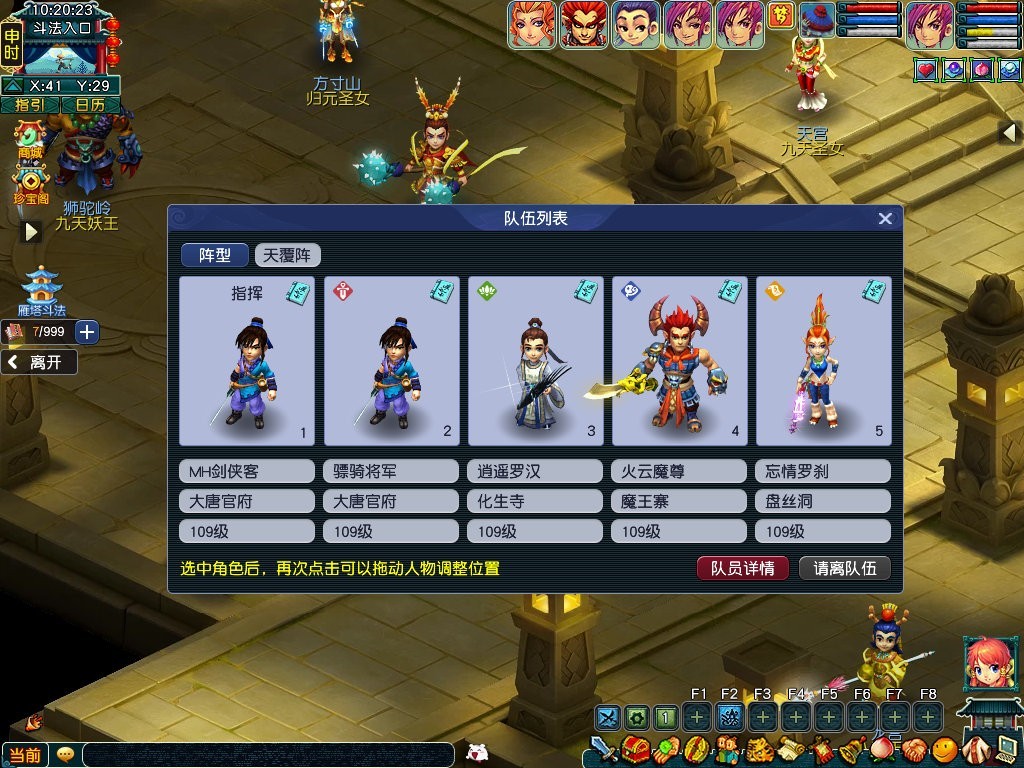This screenshot has height=768, width=1024.
Task: Click the 离开 leave button
Action: tap(40, 362)
